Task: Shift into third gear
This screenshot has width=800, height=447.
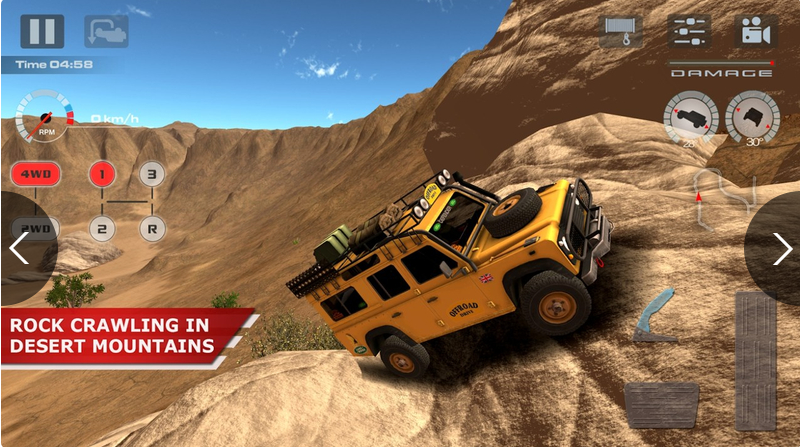Action: coord(151,174)
